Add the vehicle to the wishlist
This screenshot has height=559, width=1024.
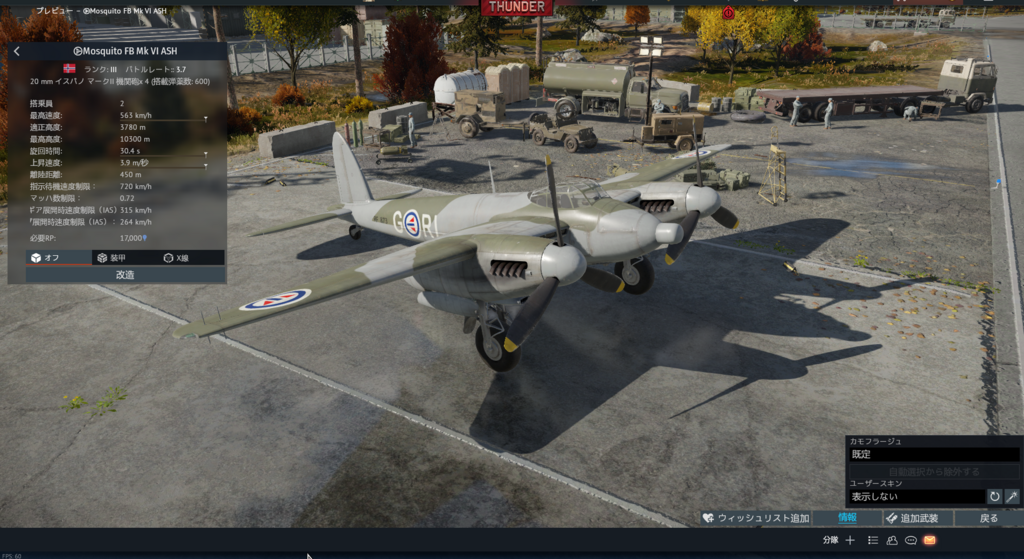(x=755, y=518)
